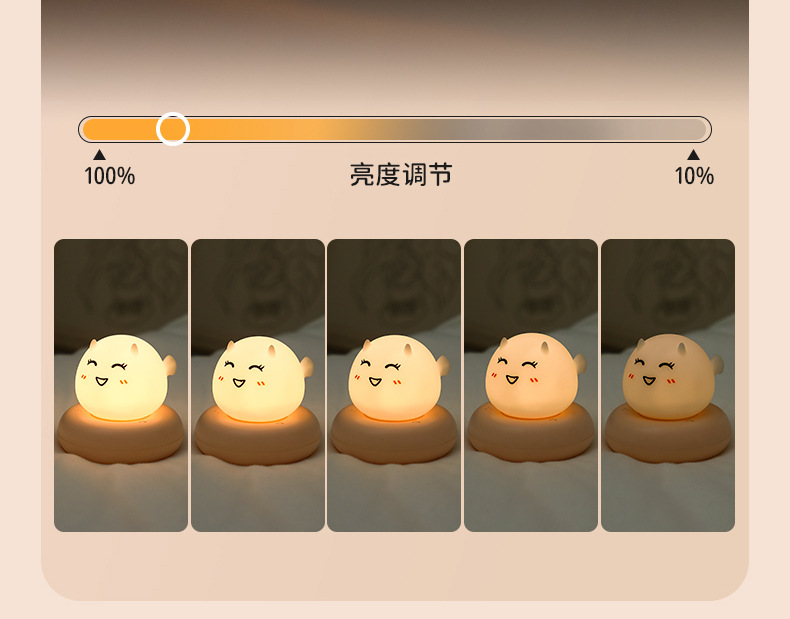
Task: Select the brightest lamp thumbnail
Action: tap(121, 385)
